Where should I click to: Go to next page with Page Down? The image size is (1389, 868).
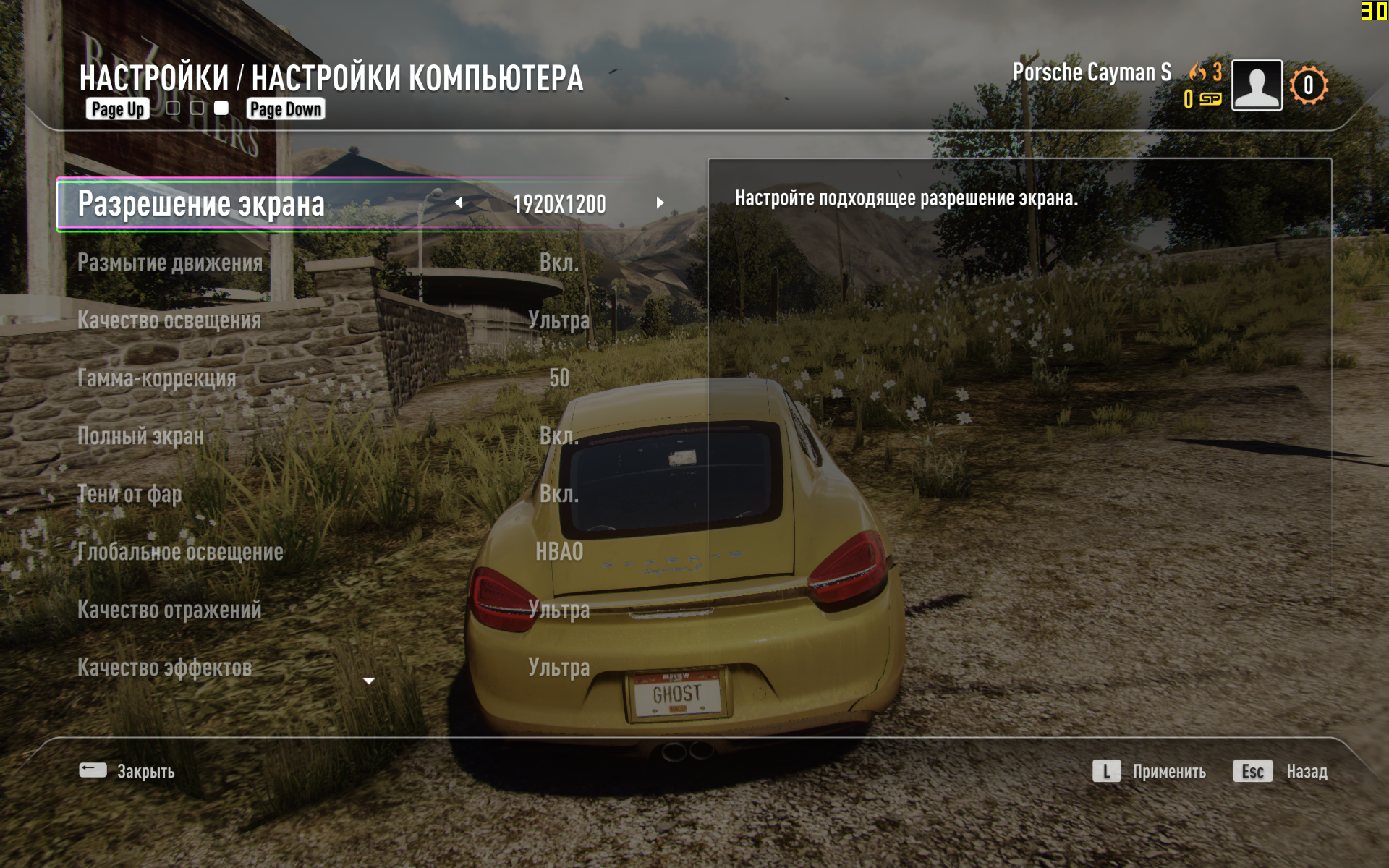[286, 109]
